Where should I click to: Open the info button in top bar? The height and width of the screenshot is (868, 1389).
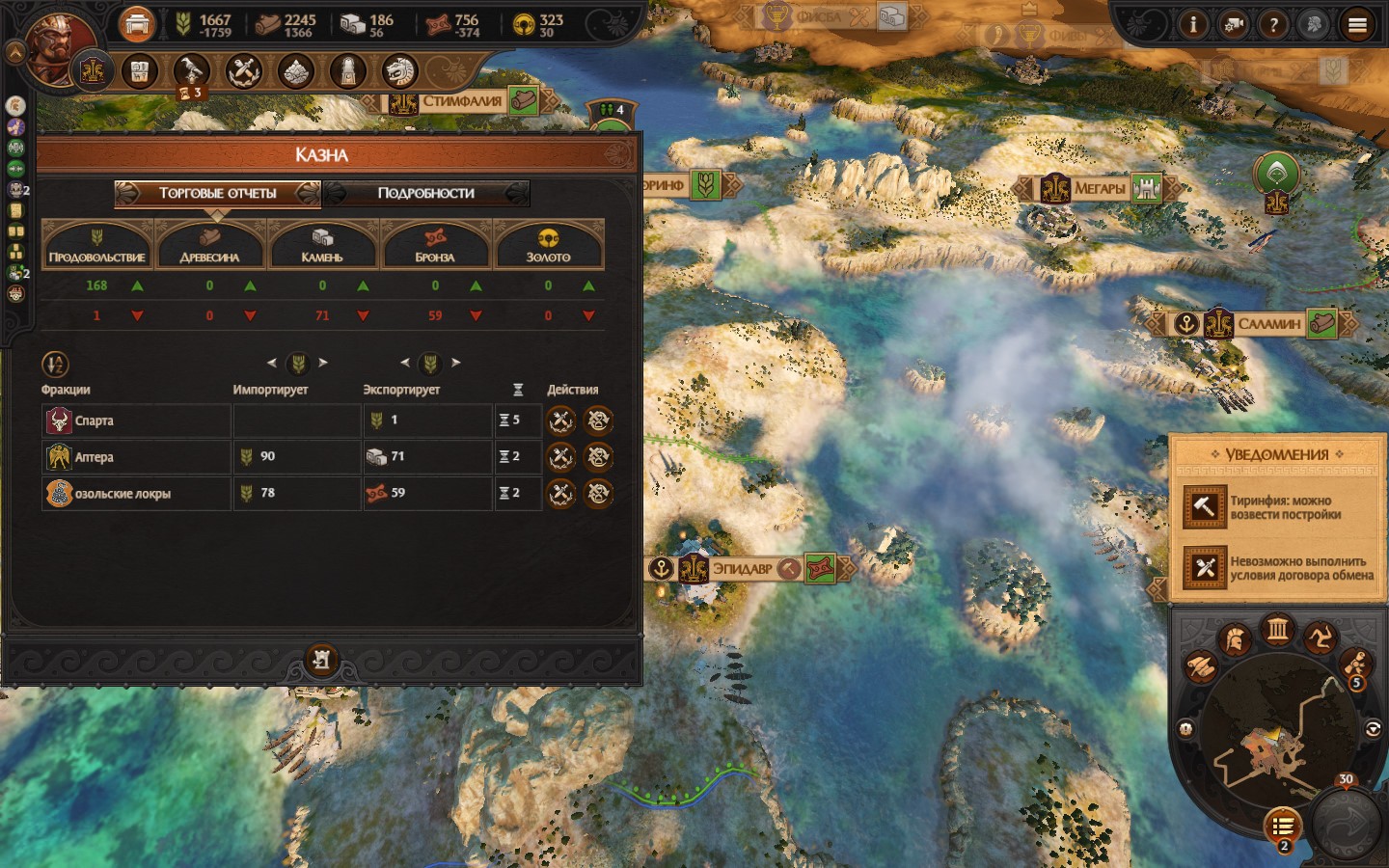point(1193,25)
